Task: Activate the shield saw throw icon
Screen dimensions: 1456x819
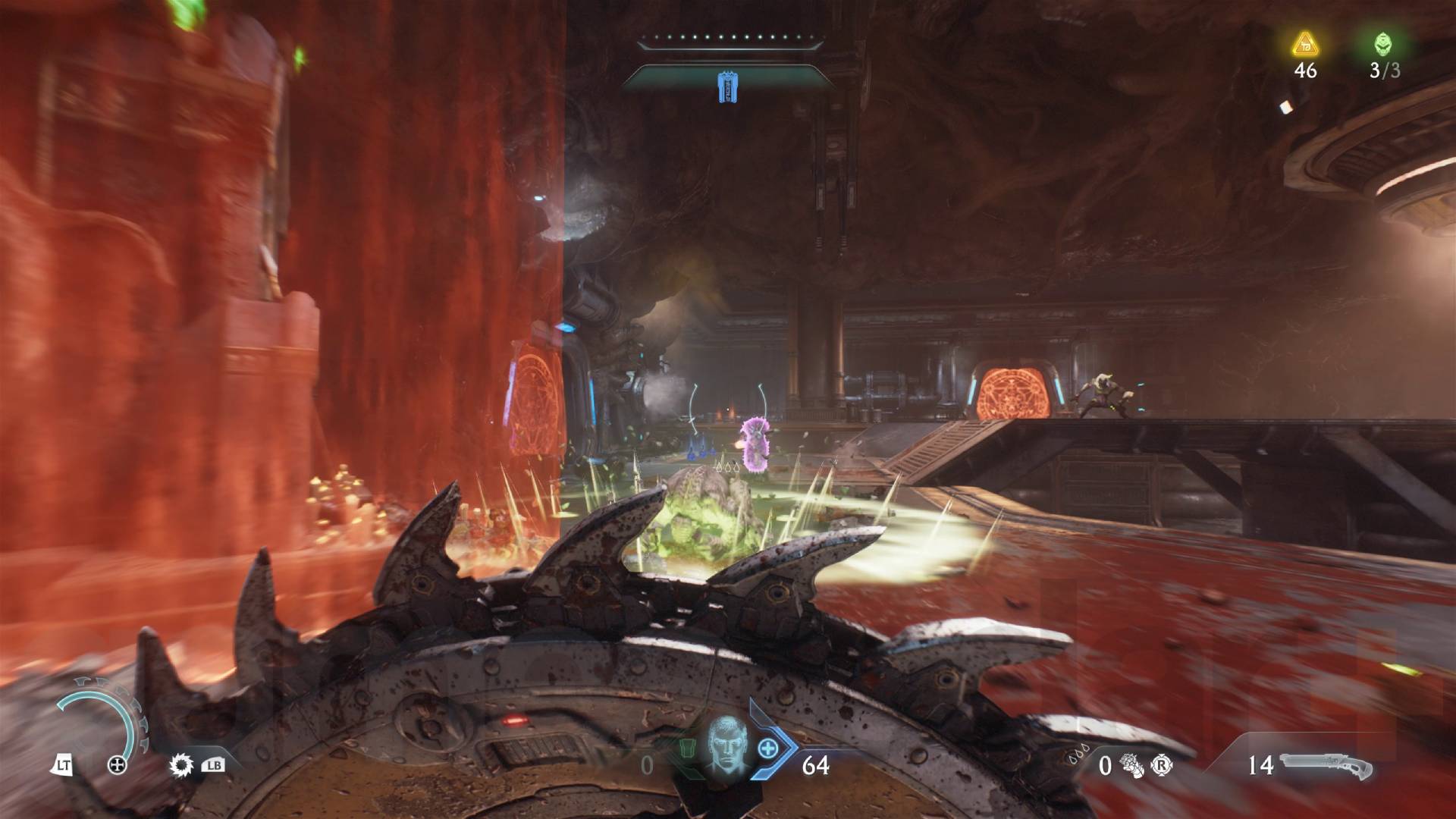Action: tap(180, 764)
